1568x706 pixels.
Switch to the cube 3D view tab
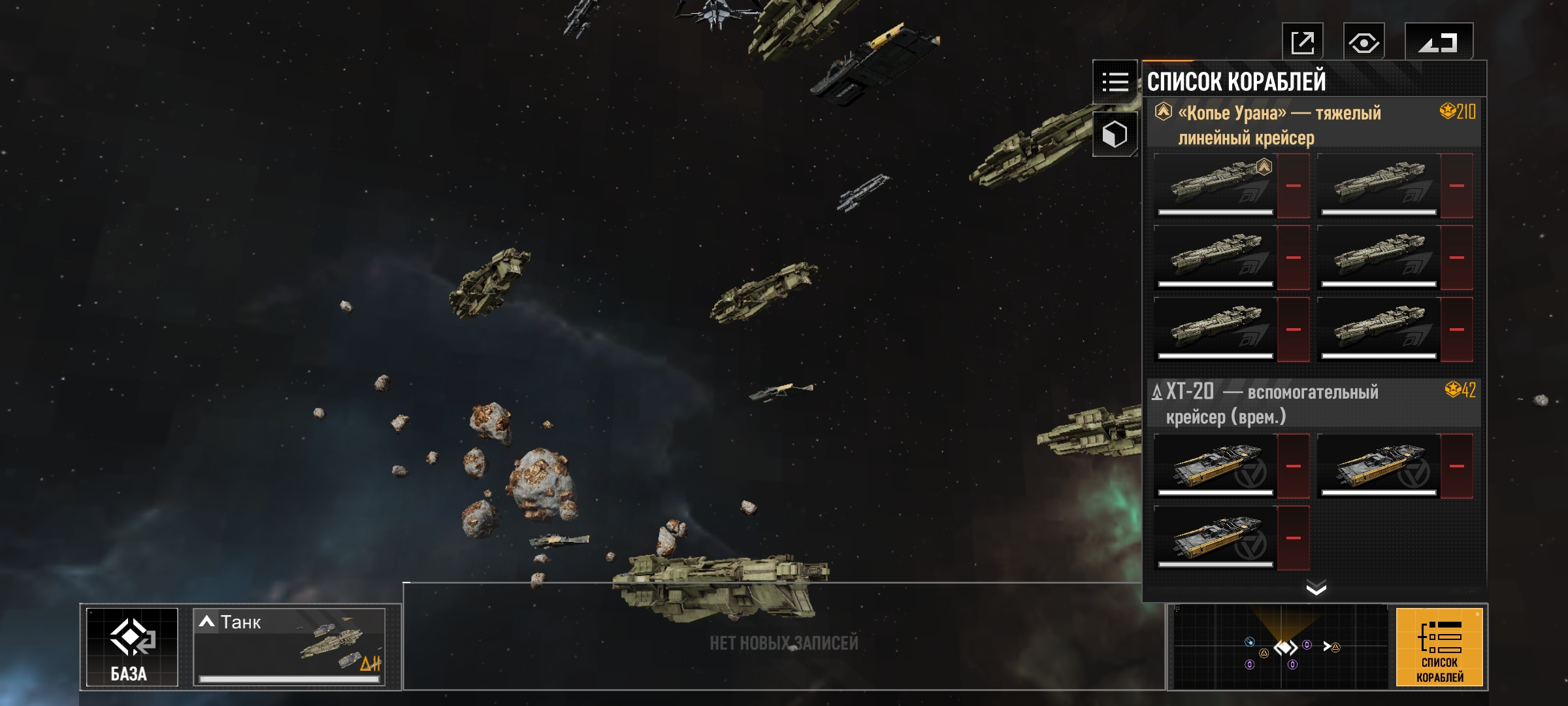[x=1115, y=134]
